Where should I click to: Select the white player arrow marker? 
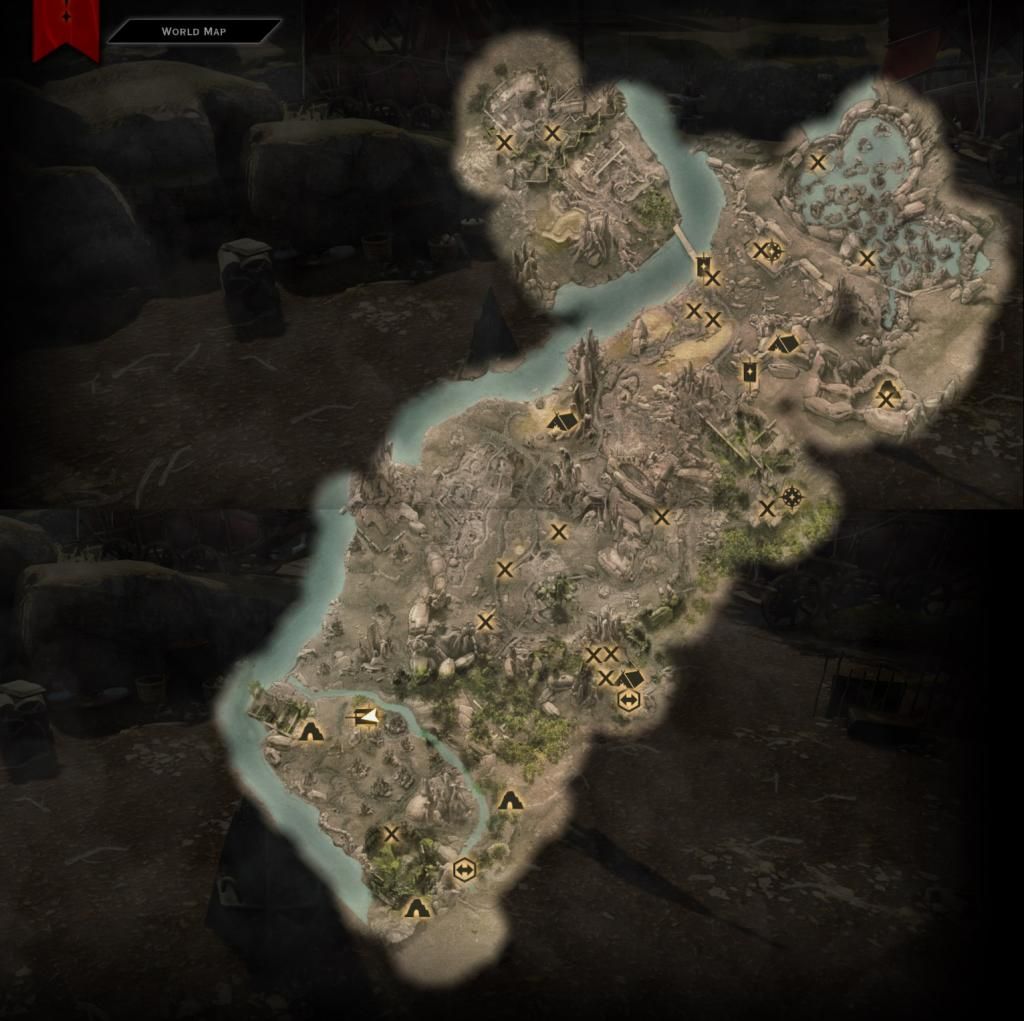tap(366, 716)
